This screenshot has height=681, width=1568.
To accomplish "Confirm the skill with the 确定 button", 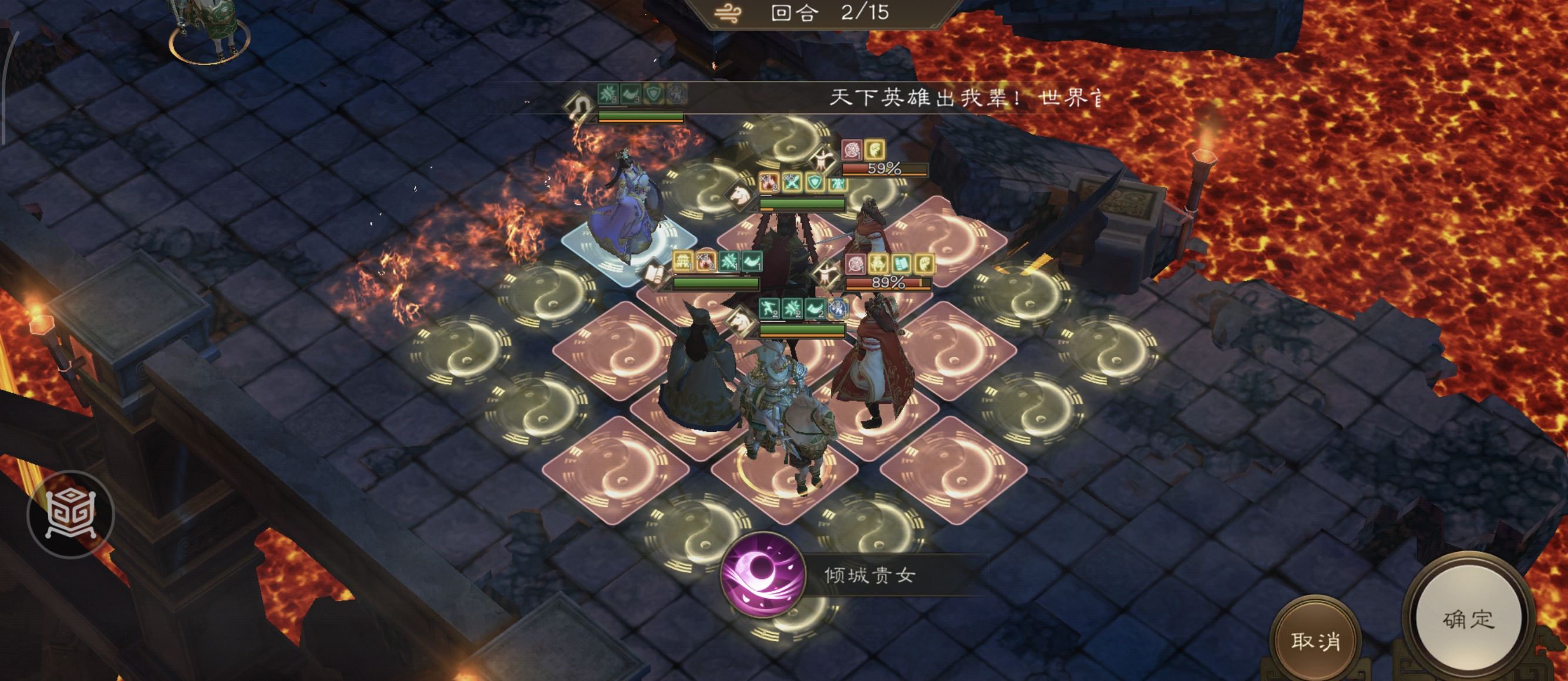I will click(x=1468, y=619).
